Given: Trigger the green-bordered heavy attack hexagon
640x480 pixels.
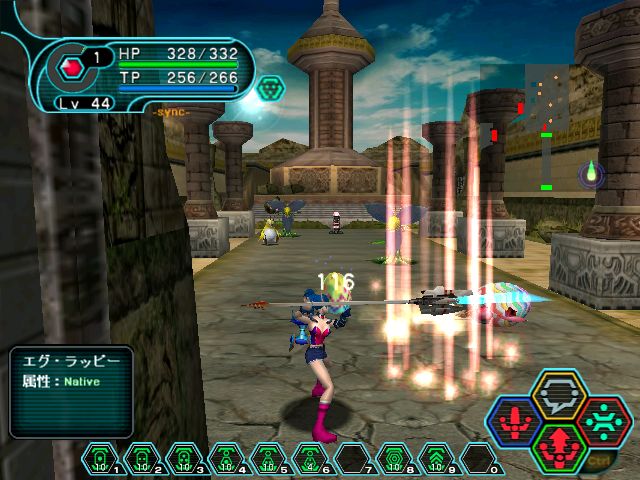Looking at the screenshot, I should coord(558,446).
